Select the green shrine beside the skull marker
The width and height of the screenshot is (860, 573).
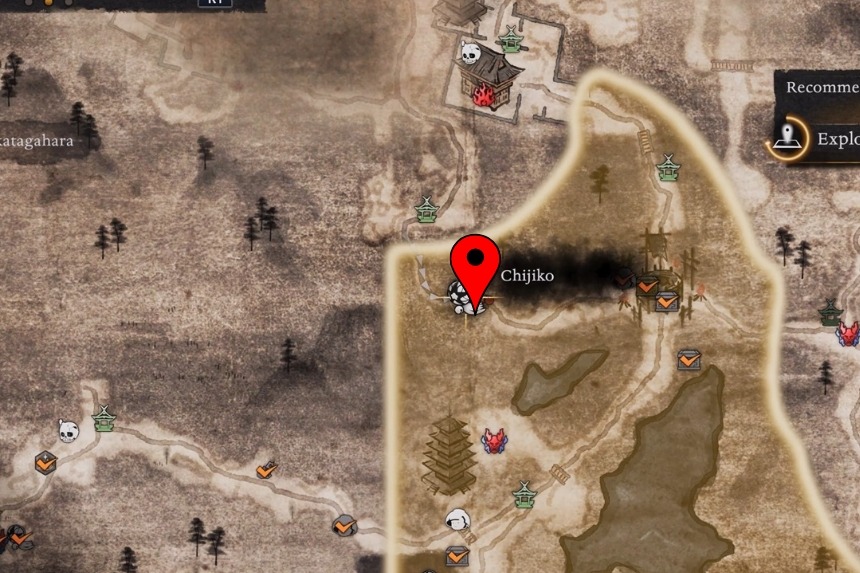coord(104,419)
